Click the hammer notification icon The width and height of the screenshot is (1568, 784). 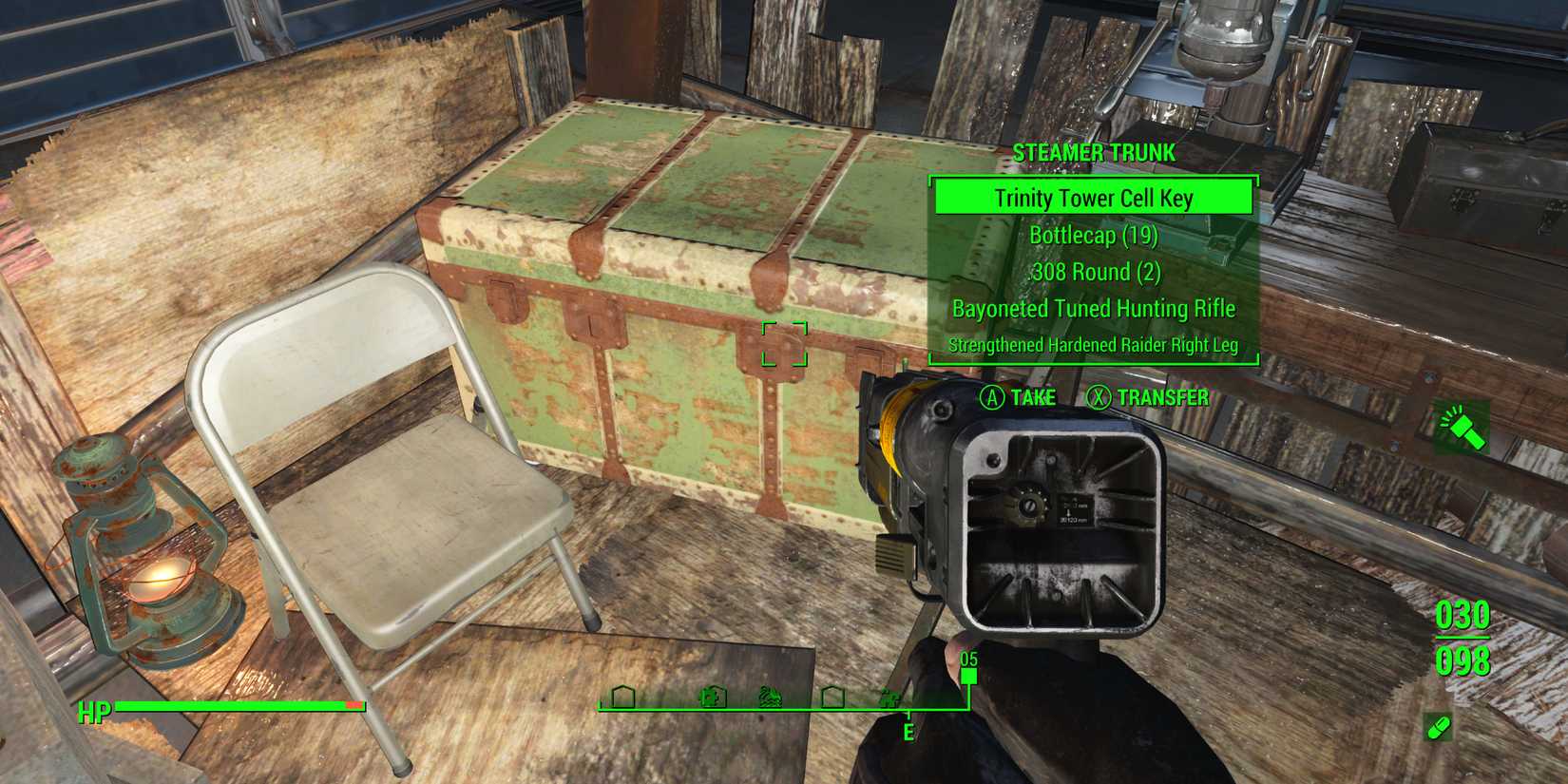(1460, 426)
